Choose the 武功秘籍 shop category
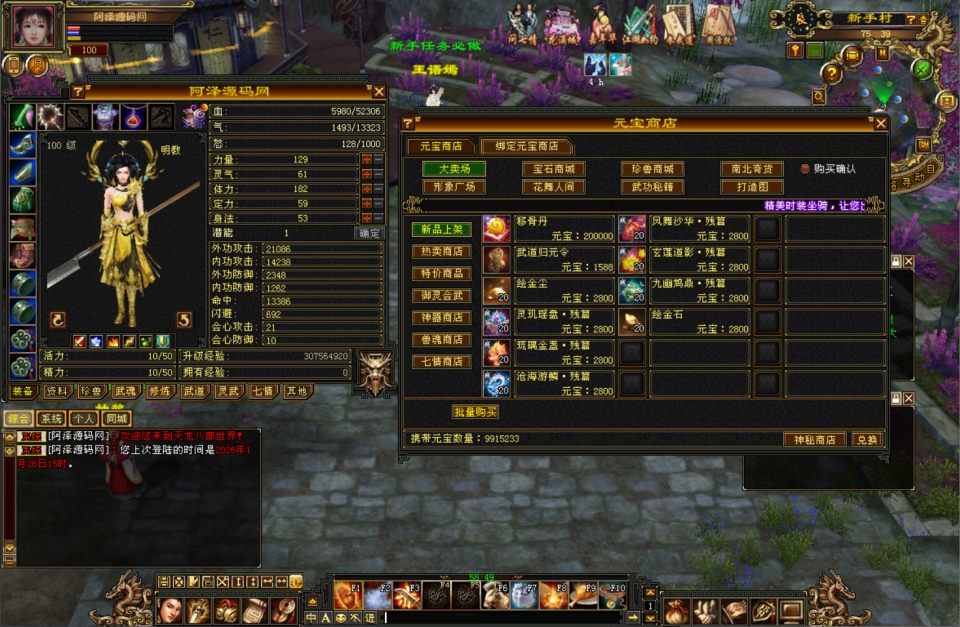Image resolution: width=960 pixels, height=627 pixels. point(652,187)
